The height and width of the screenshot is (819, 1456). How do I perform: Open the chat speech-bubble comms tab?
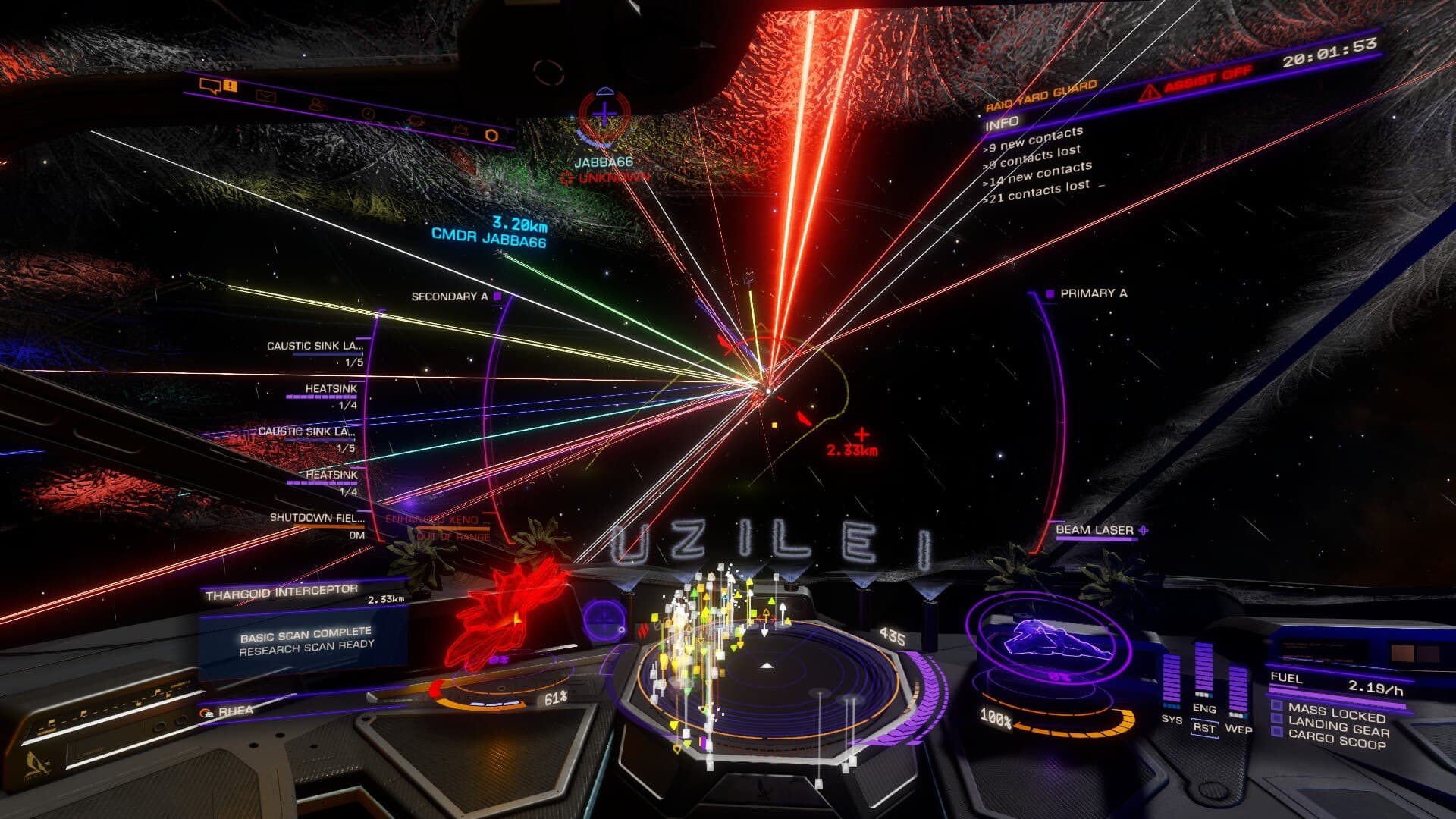[209, 86]
